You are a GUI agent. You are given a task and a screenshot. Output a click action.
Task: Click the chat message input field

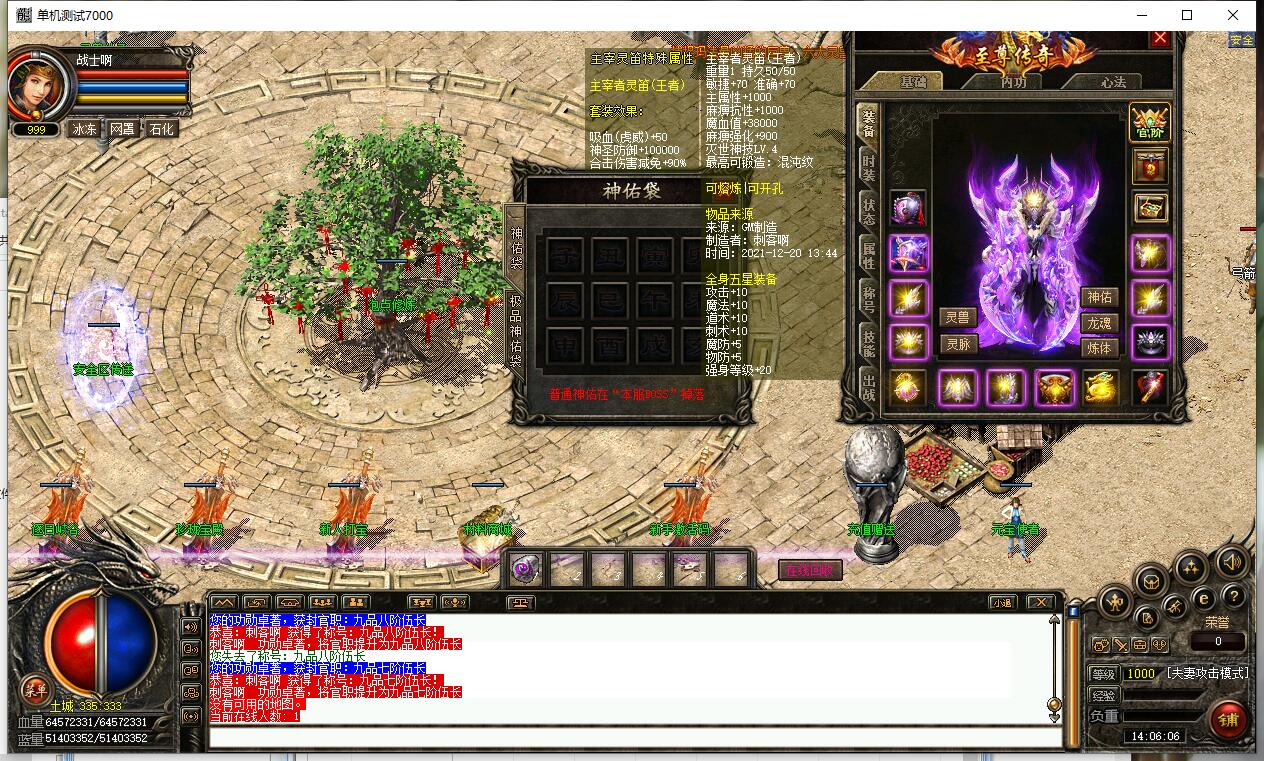(634, 738)
